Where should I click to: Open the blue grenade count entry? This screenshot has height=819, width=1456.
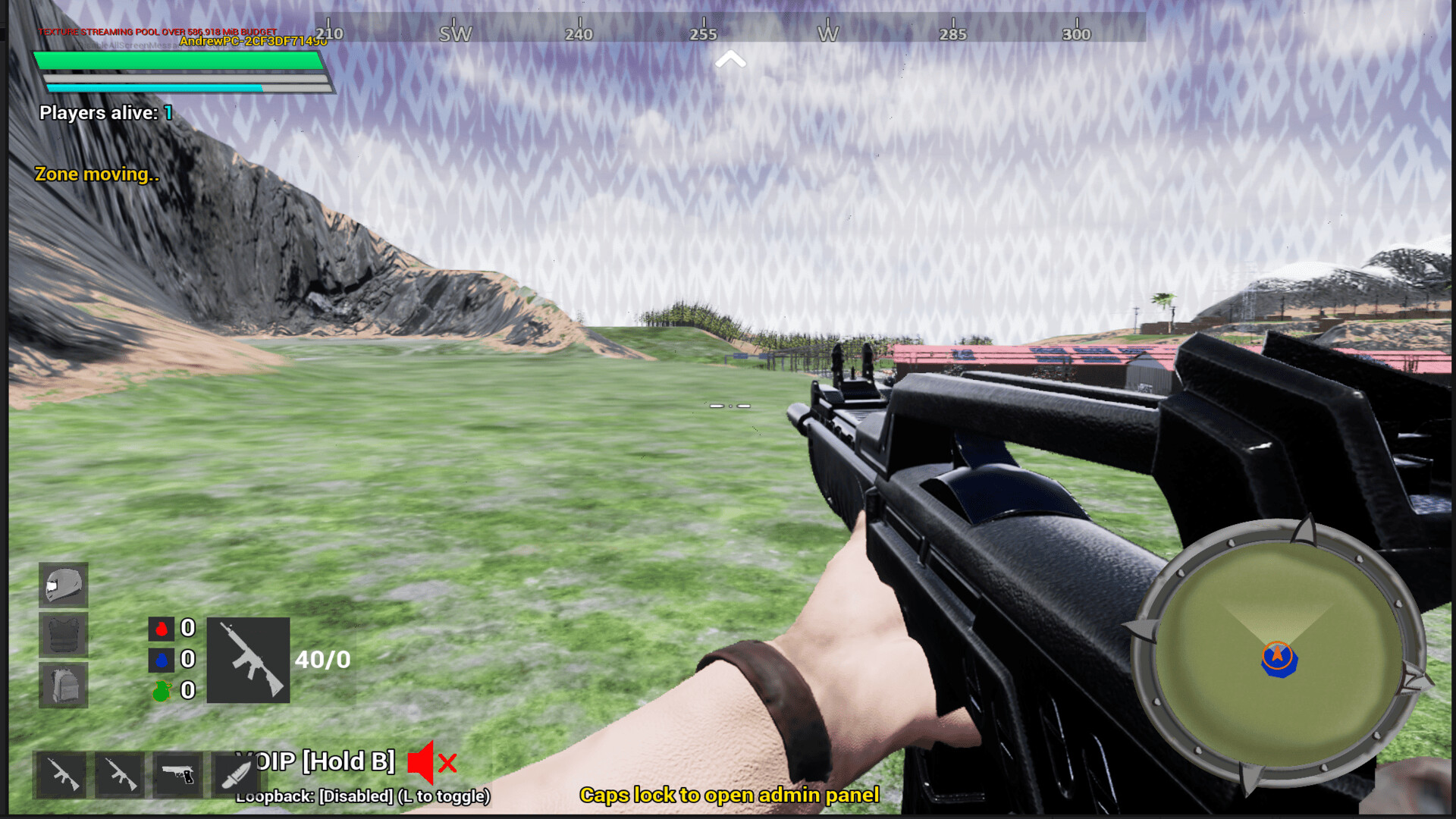click(162, 659)
